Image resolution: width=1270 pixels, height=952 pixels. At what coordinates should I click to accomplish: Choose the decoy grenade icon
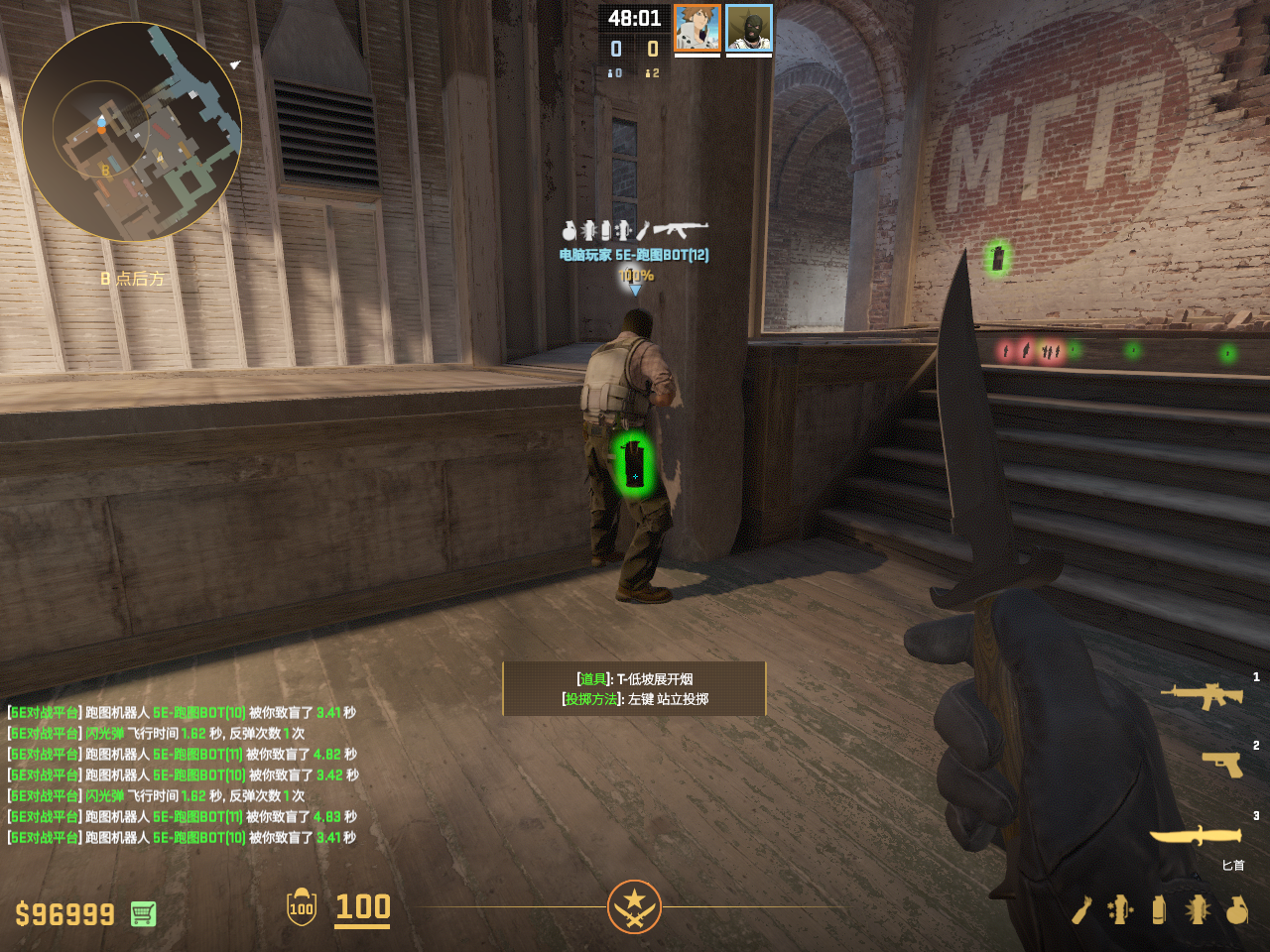pos(1120,909)
